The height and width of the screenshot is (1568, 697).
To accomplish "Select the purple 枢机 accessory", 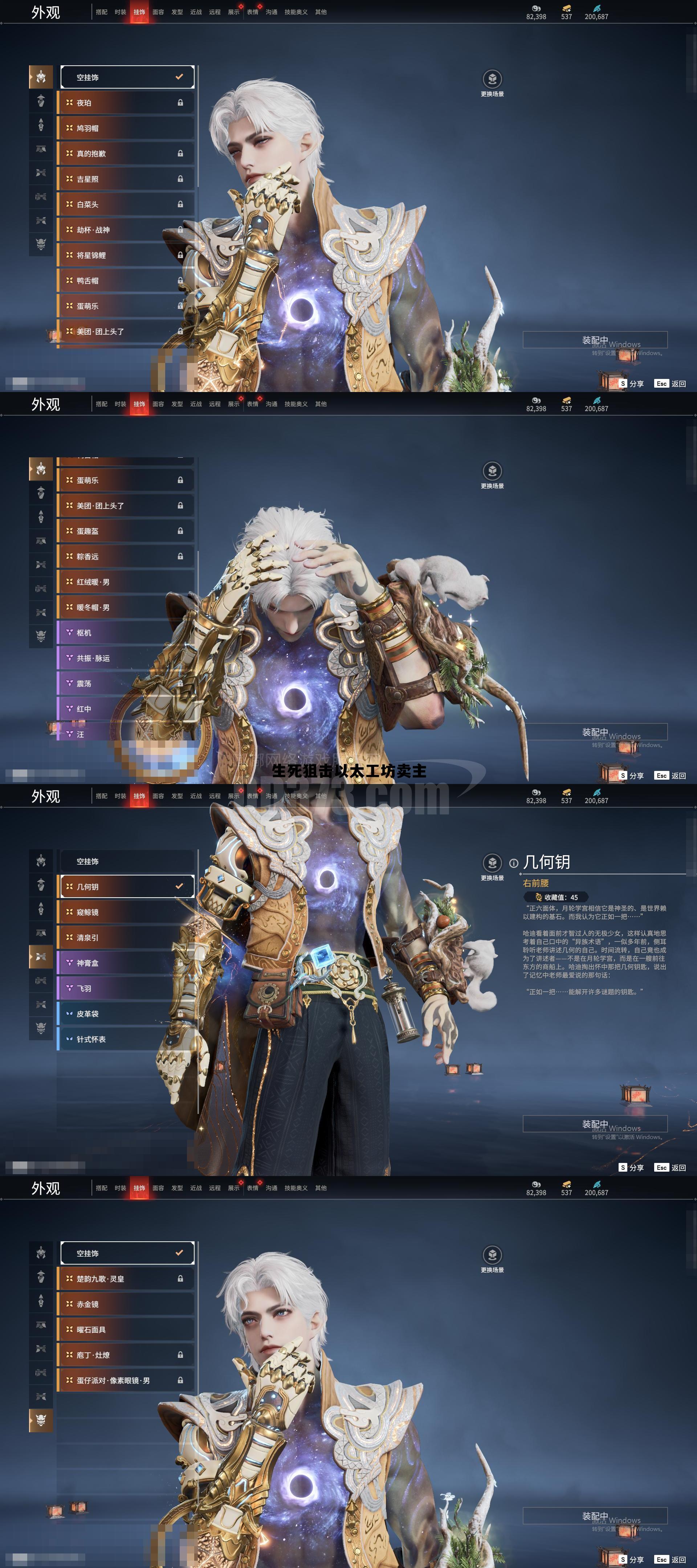I will pos(127,633).
